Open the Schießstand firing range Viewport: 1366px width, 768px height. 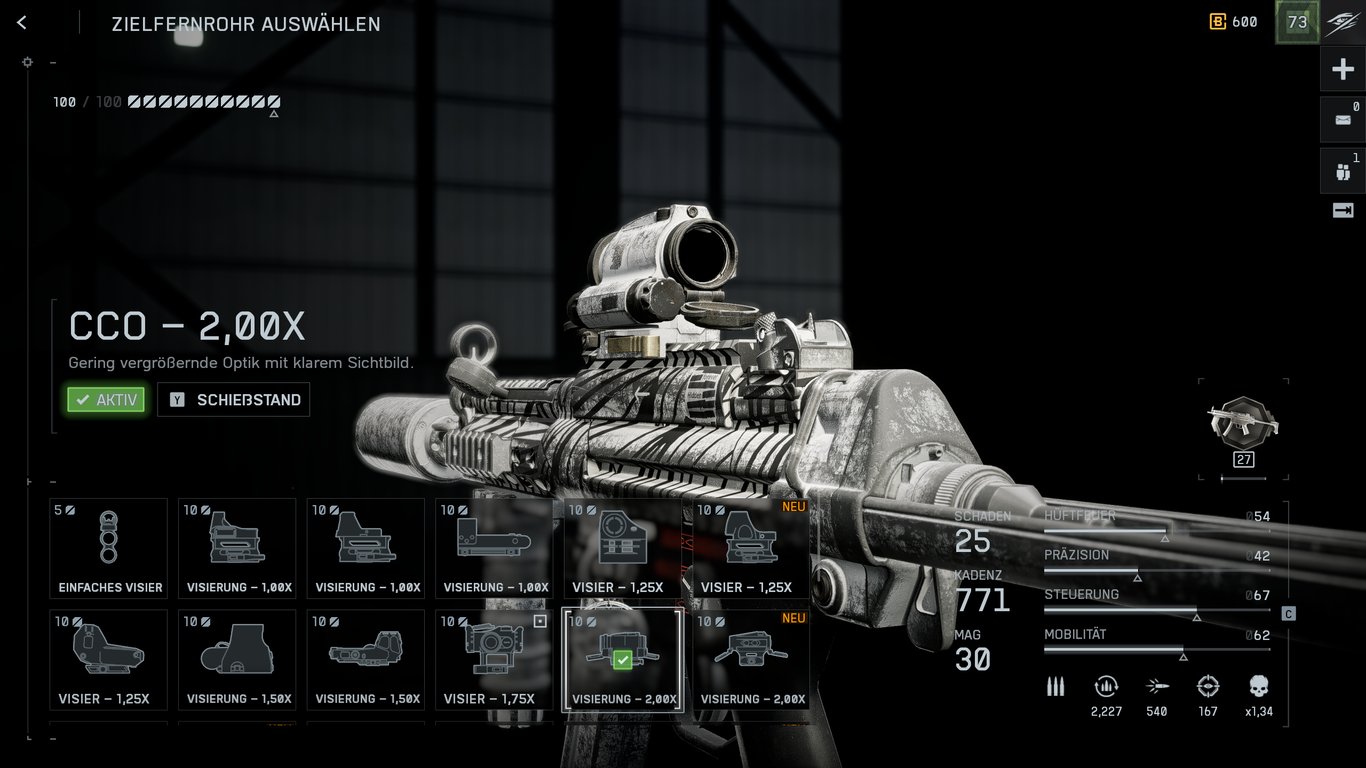[x=234, y=400]
